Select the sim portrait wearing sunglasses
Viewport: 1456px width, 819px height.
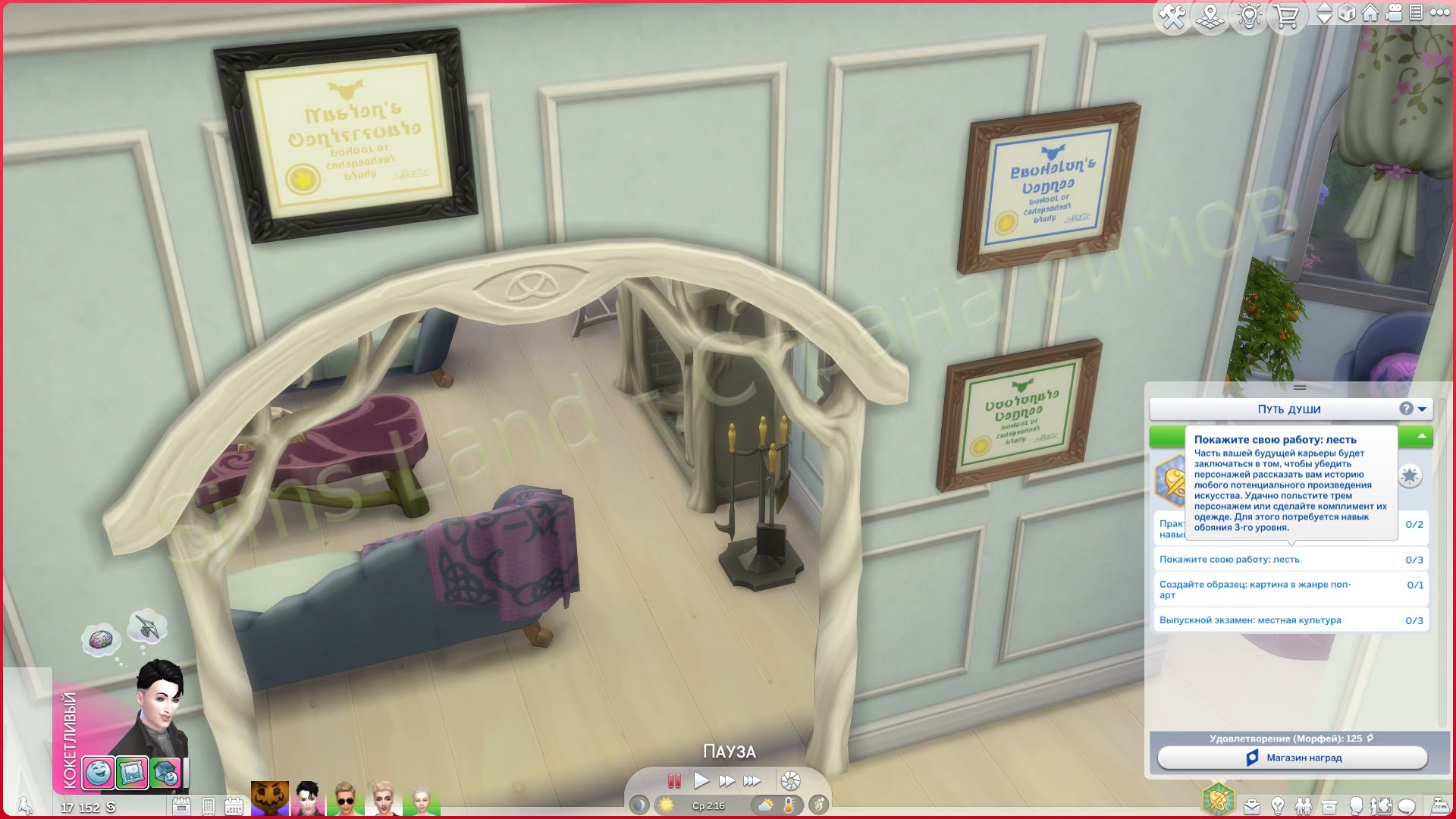pos(345,799)
